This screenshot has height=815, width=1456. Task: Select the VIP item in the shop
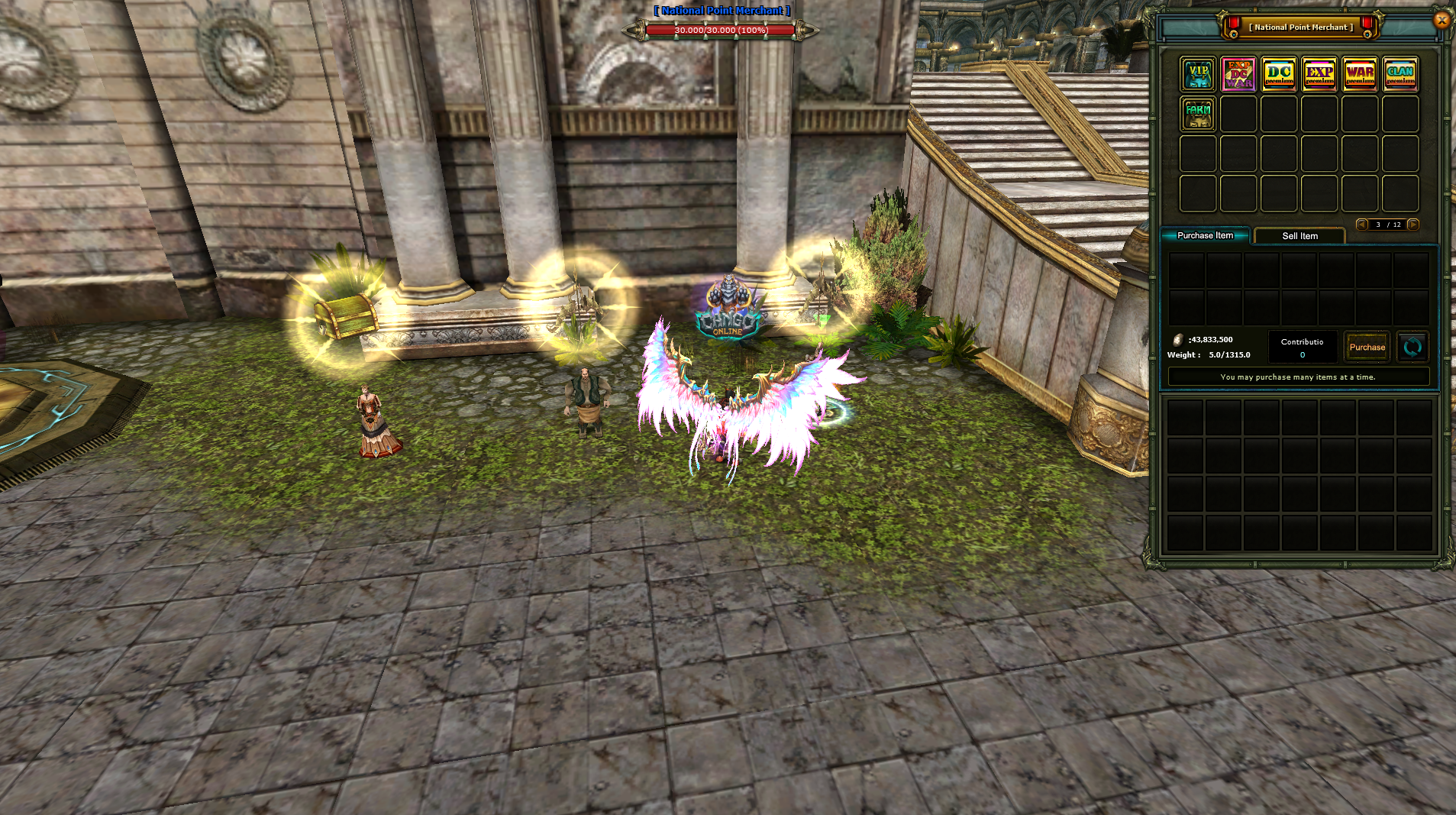pyautogui.click(x=1198, y=74)
